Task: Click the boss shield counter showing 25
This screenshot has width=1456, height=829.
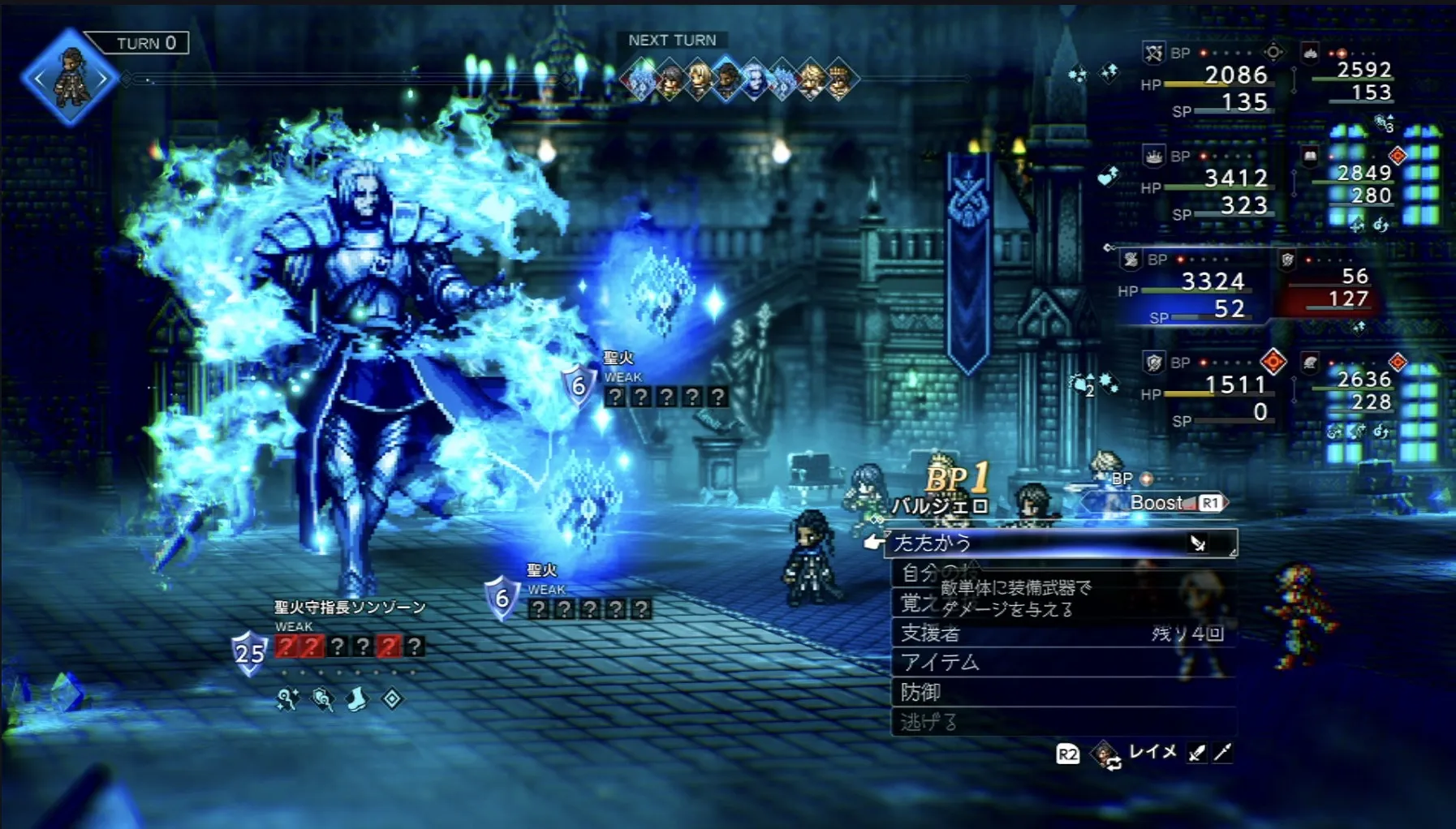Action: pyautogui.click(x=249, y=651)
